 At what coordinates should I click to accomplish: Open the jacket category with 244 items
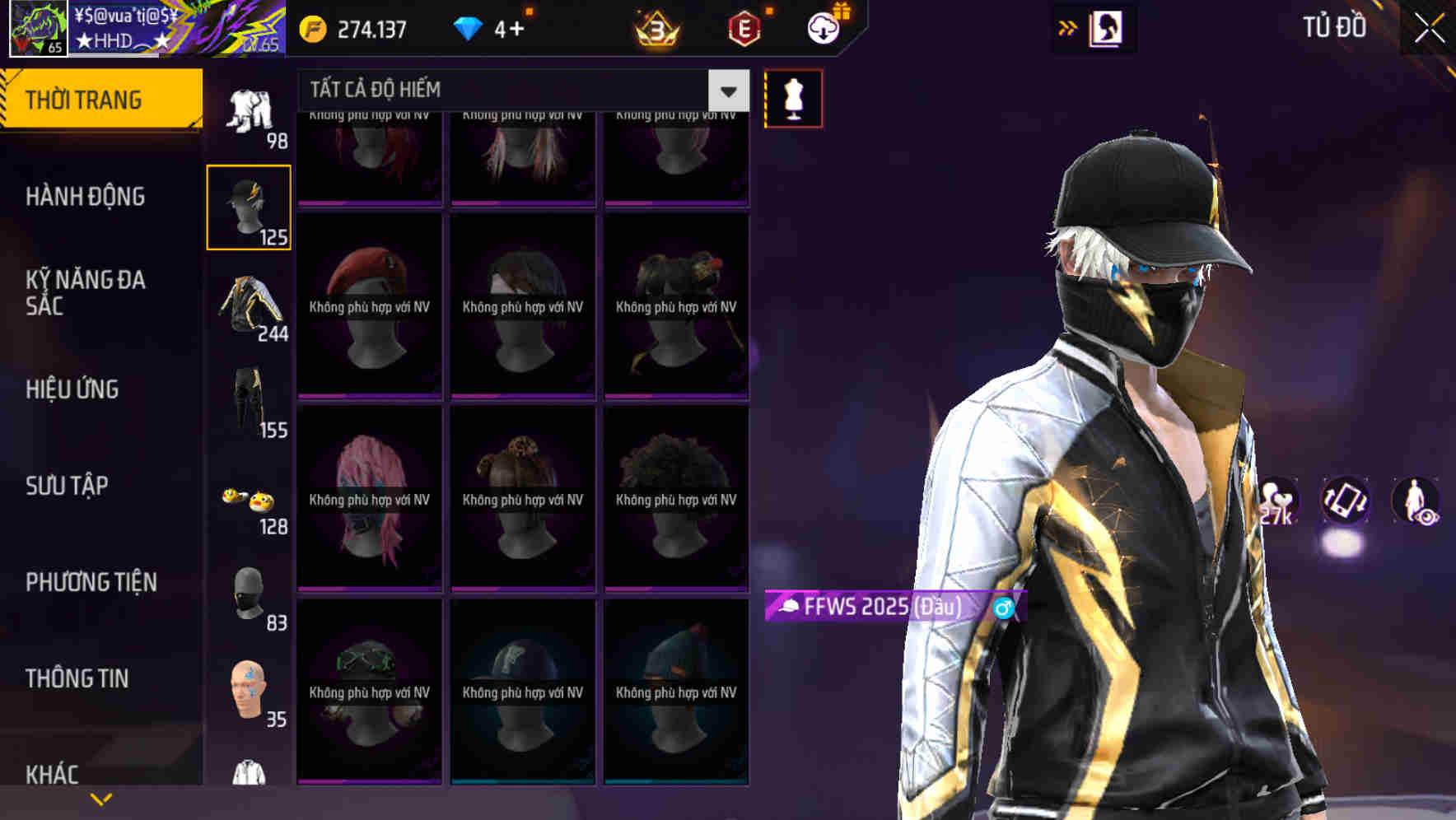(x=250, y=309)
